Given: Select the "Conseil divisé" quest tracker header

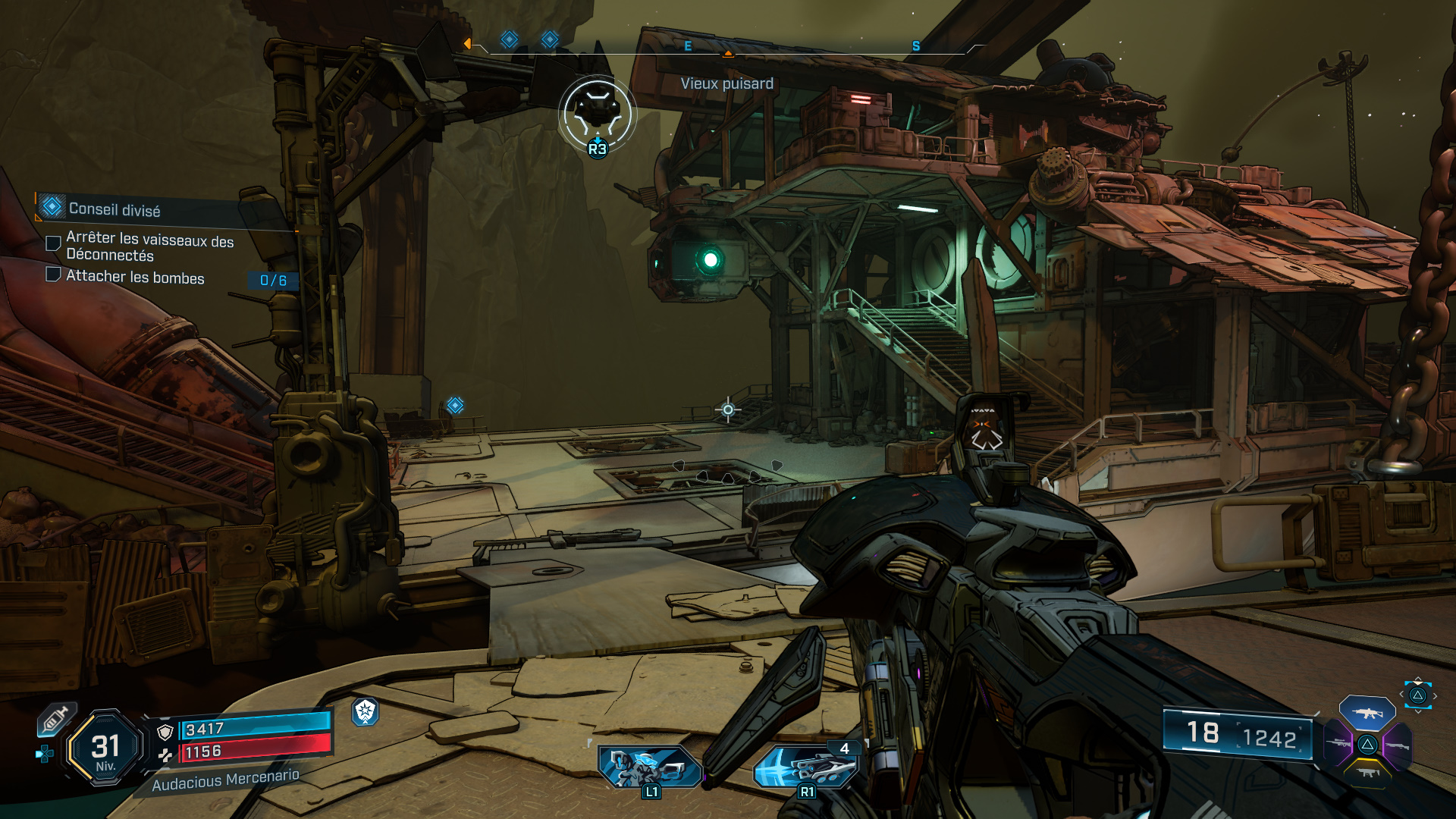Looking at the screenshot, I should (x=114, y=209).
